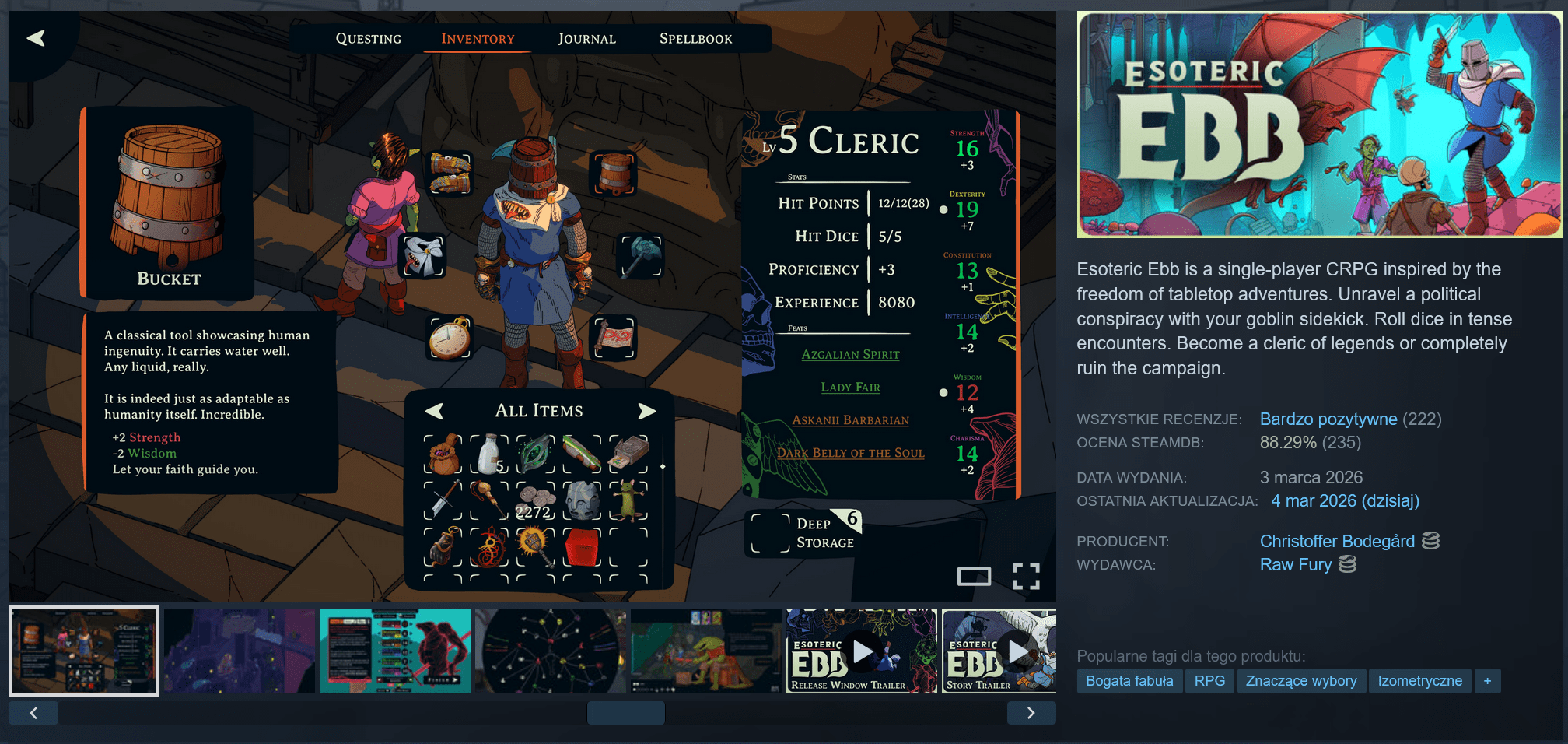Select the equipped gauntlets slot

(451, 173)
